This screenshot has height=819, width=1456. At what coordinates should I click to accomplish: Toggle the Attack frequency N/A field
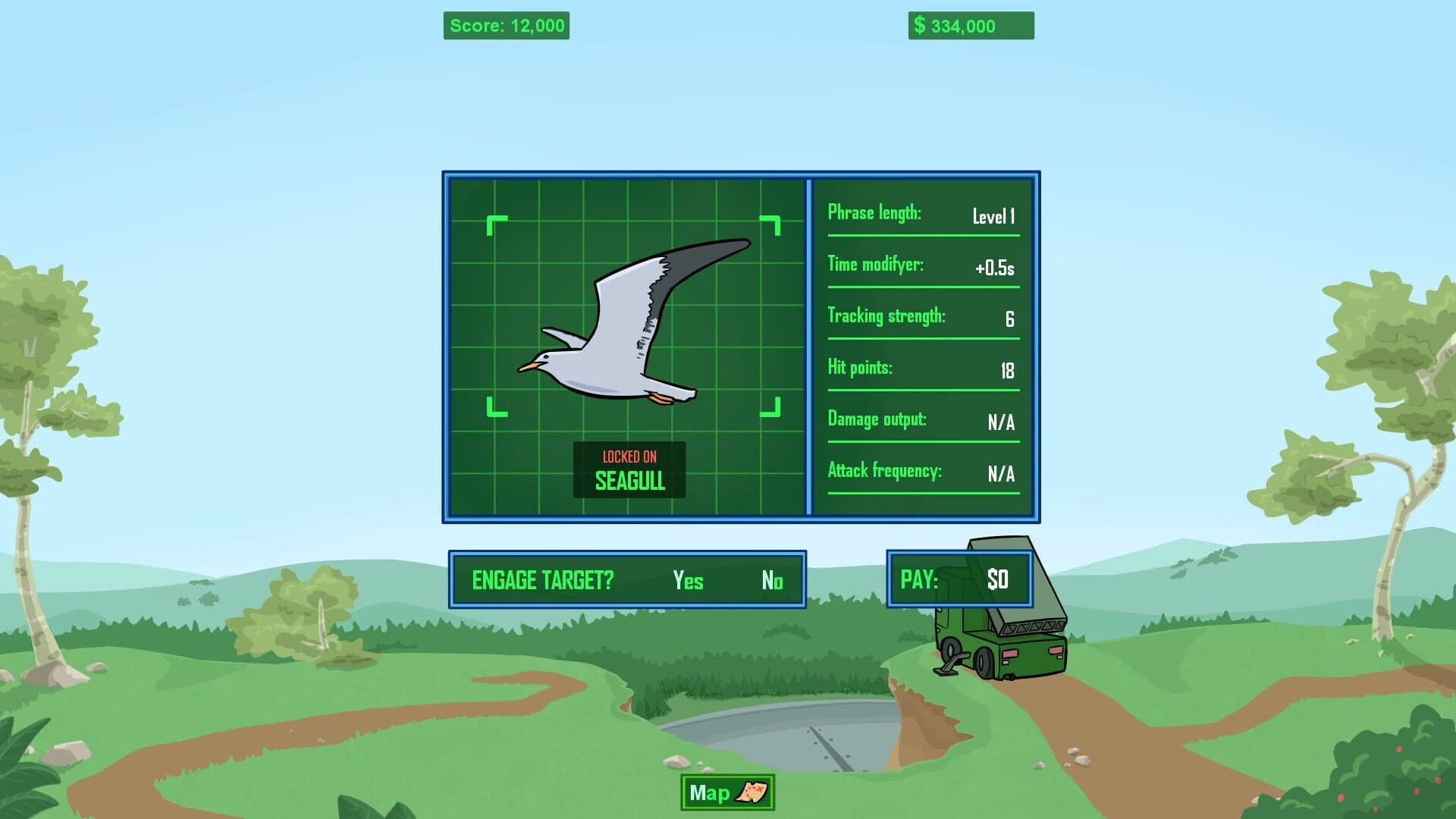point(922,472)
